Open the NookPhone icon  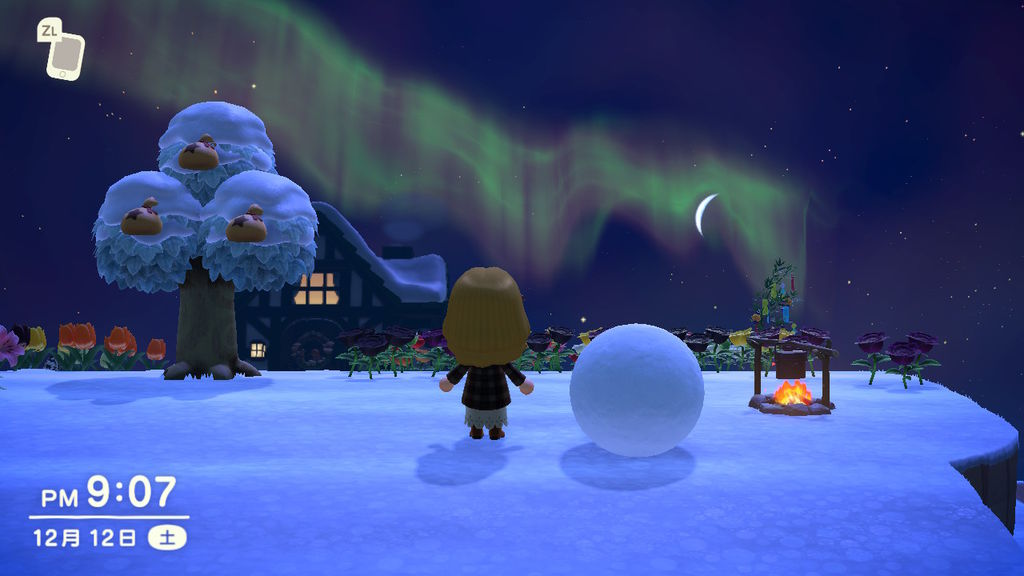[66, 54]
